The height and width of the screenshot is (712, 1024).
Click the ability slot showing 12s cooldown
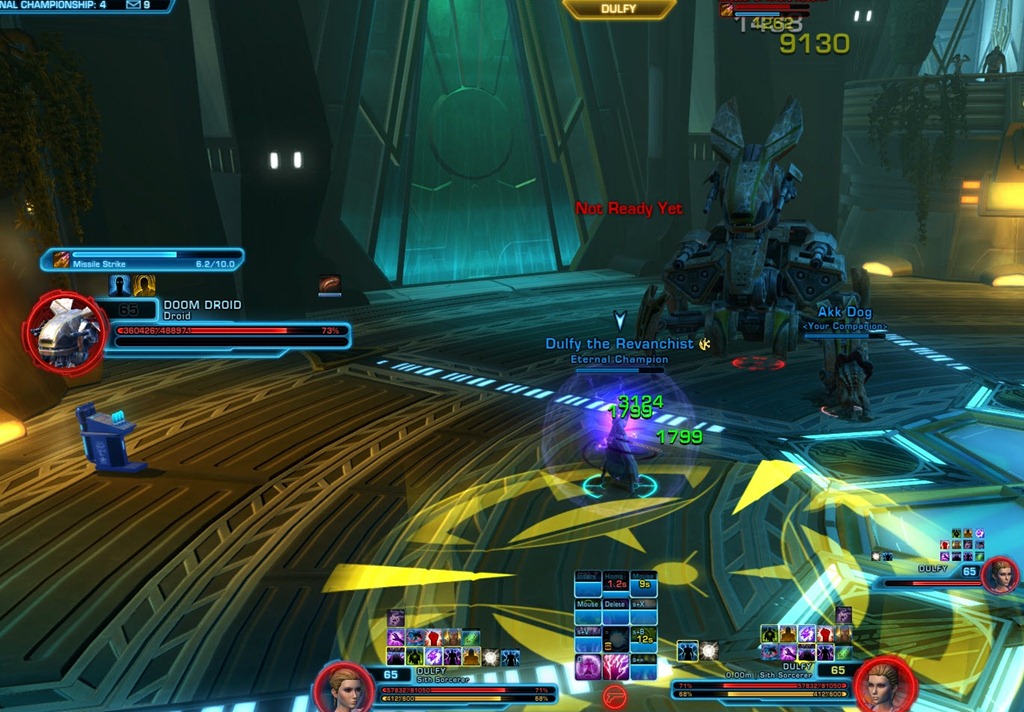(644, 638)
